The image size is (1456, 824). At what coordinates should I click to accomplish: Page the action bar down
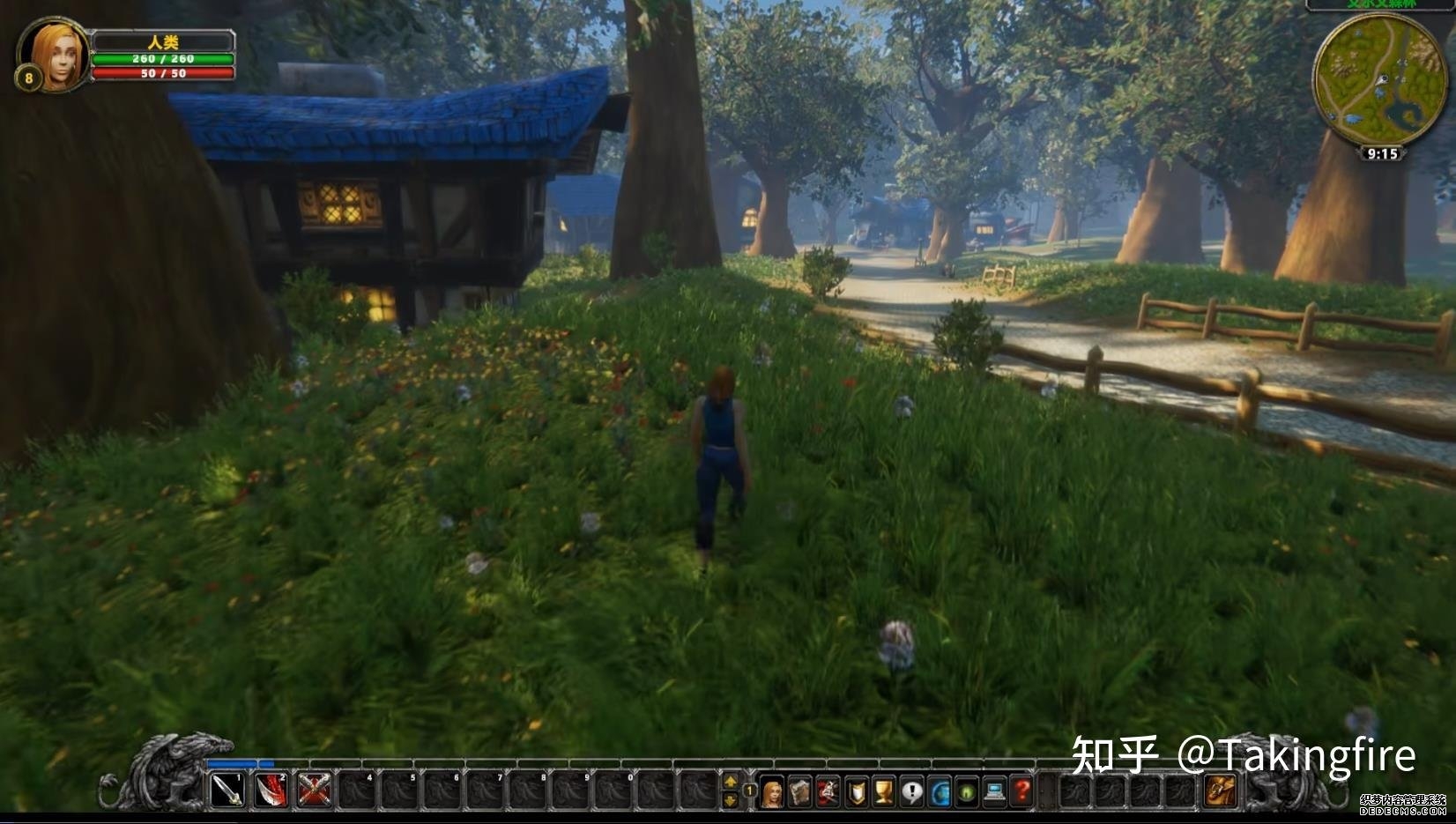[731, 798]
